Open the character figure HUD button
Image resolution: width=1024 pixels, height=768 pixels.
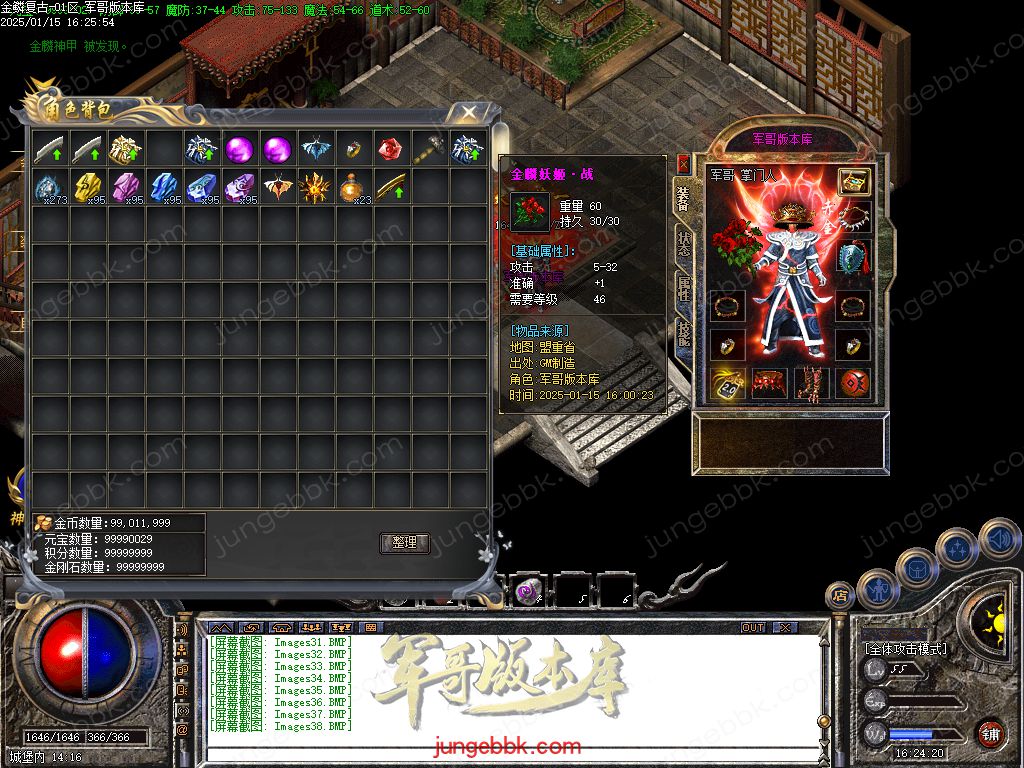tap(876, 589)
